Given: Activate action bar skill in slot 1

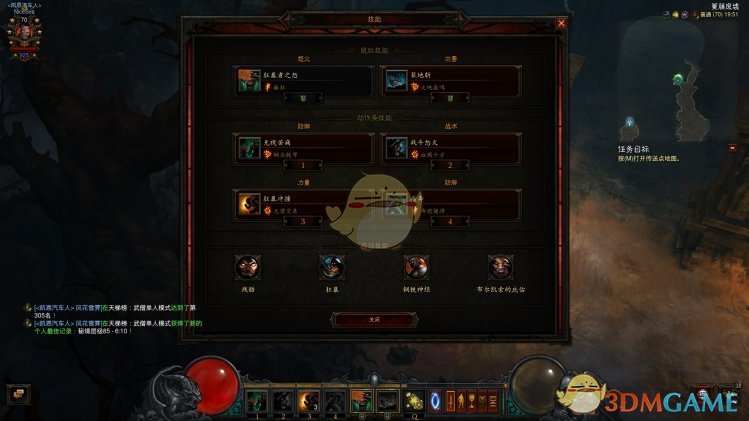Looking at the screenshot, I should click(258, 401).
